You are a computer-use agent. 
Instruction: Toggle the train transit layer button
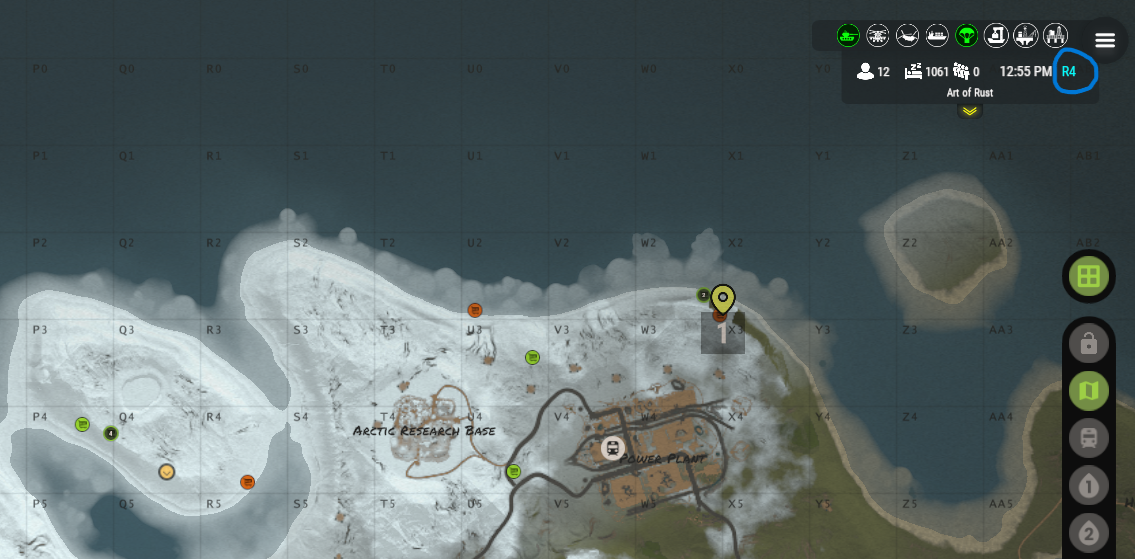(1088, 438)
